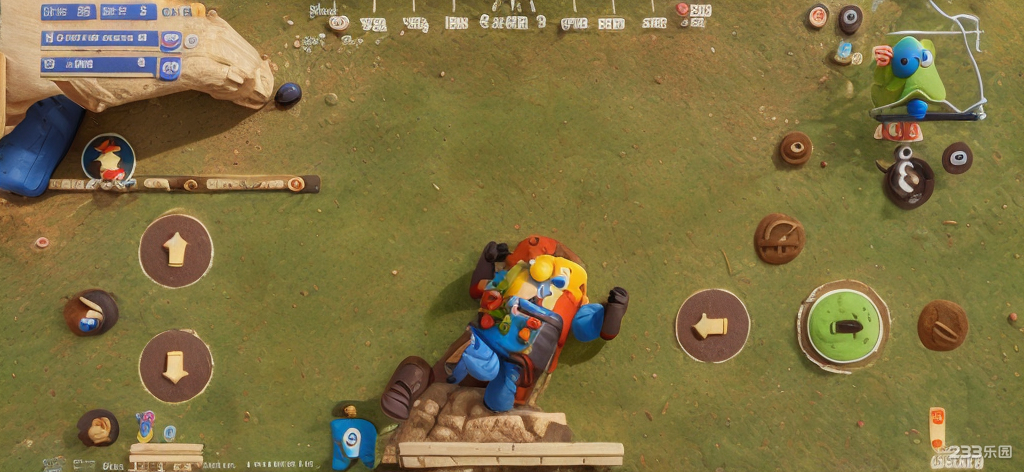This screenshot has height=472, width=1024.
Task: Tap the up arrow movement button
Action: [x=176, y=250]
